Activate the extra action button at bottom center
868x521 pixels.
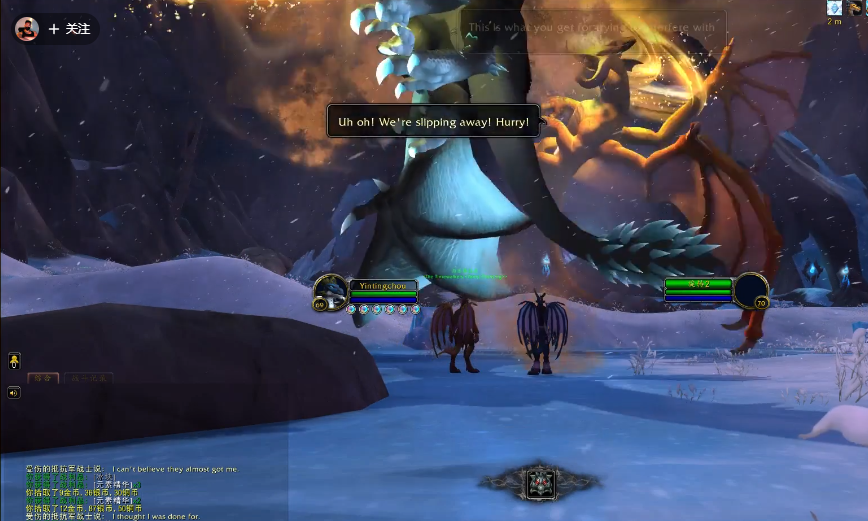(x=540, y=483)
